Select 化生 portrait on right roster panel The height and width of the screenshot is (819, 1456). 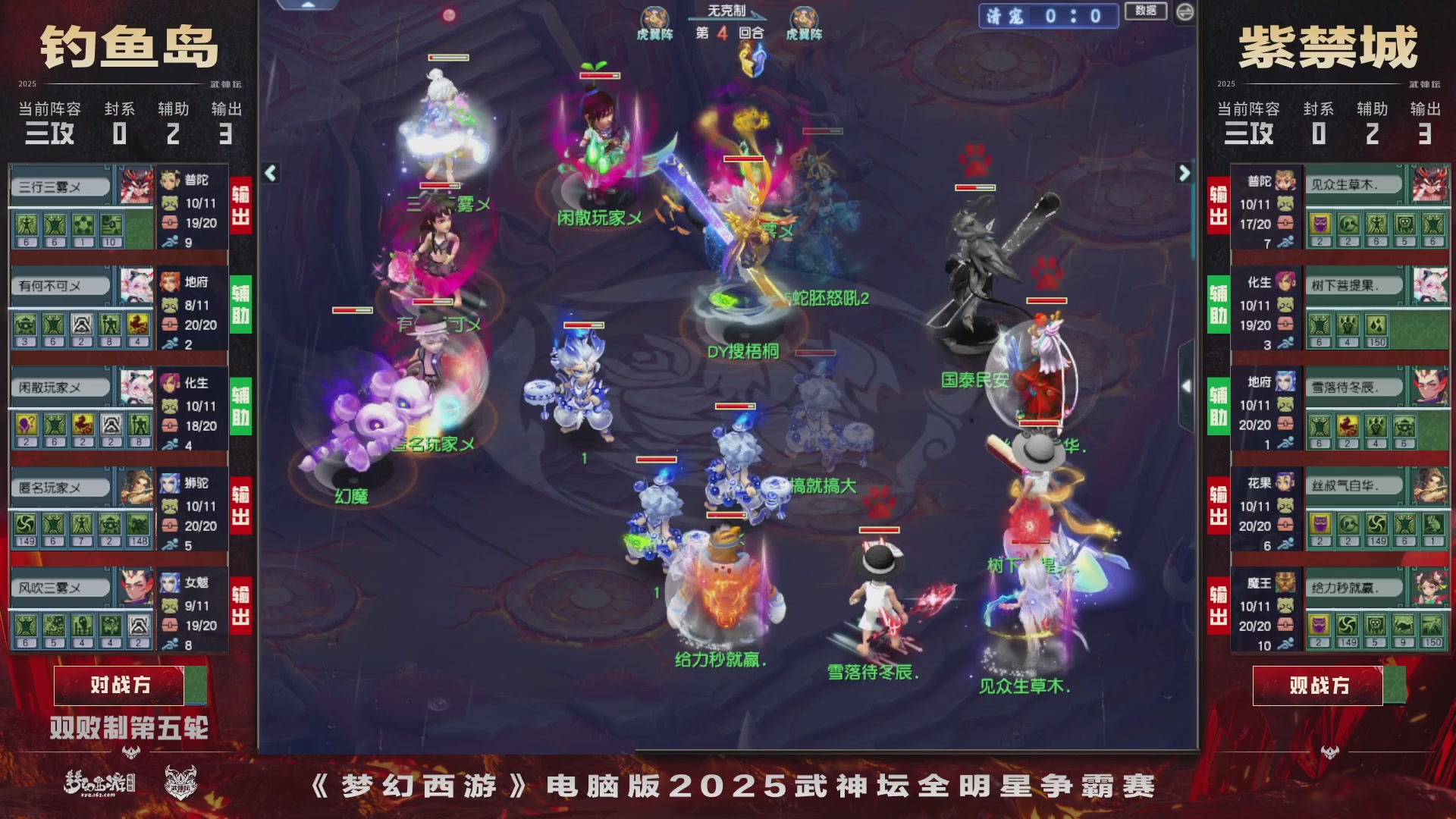1285,283
